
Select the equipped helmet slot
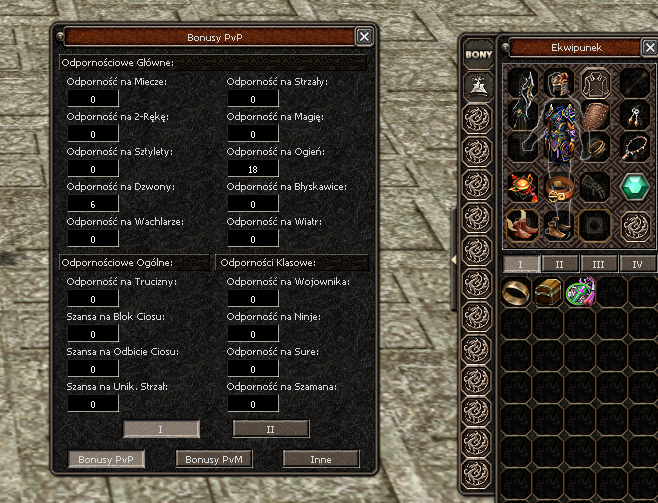(560, 84)
